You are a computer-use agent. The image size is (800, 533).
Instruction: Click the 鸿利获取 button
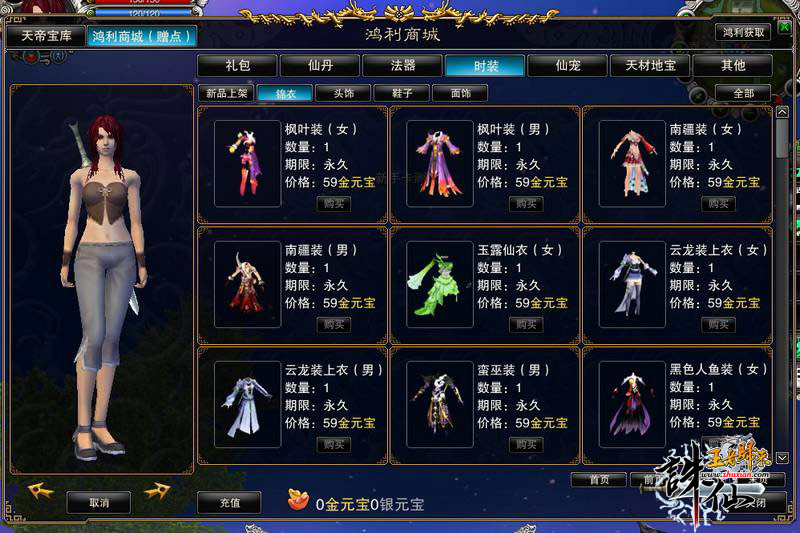tap(742, 32)
